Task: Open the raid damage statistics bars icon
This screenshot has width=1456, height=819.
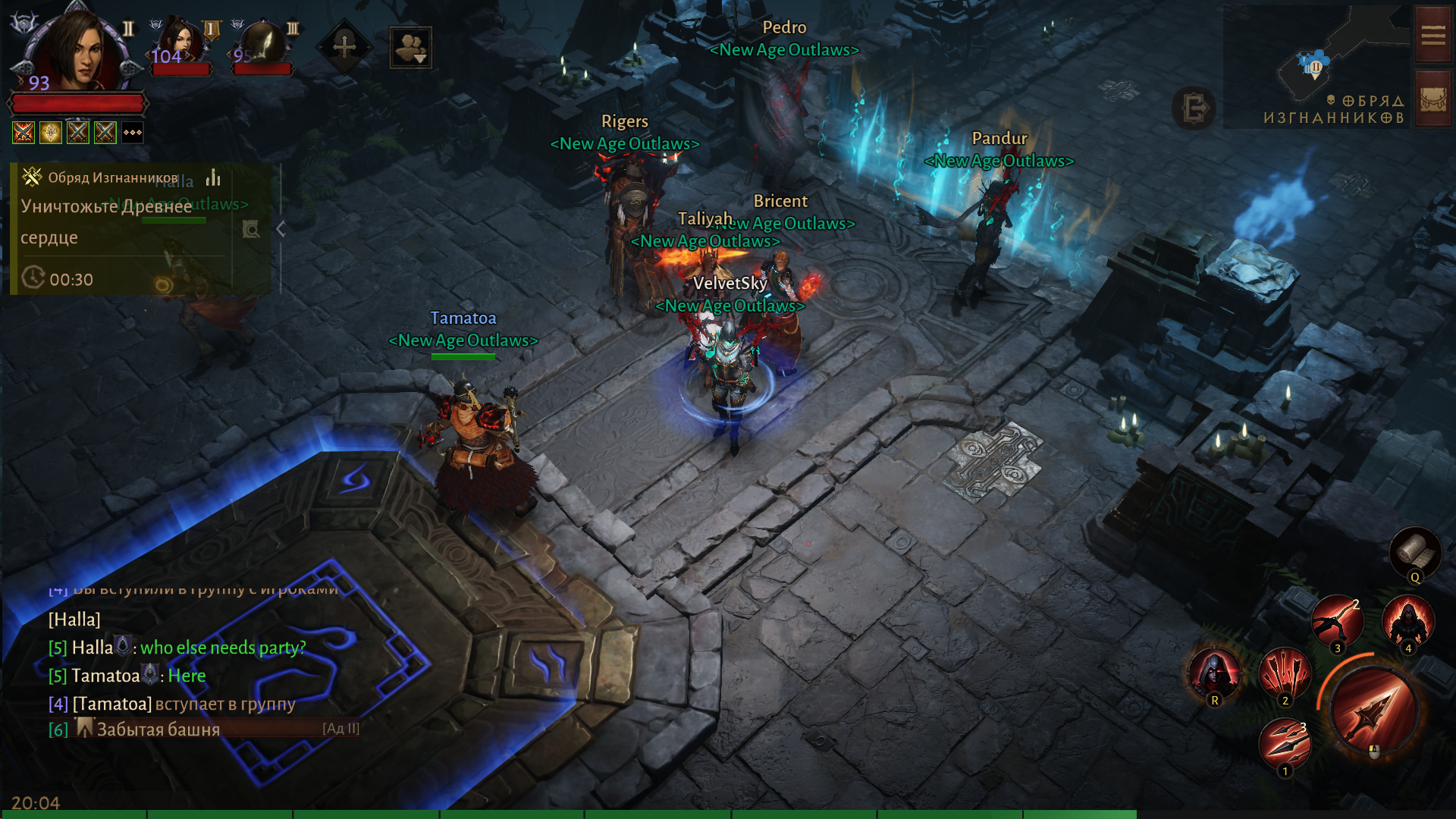Action: pos(214,177)
